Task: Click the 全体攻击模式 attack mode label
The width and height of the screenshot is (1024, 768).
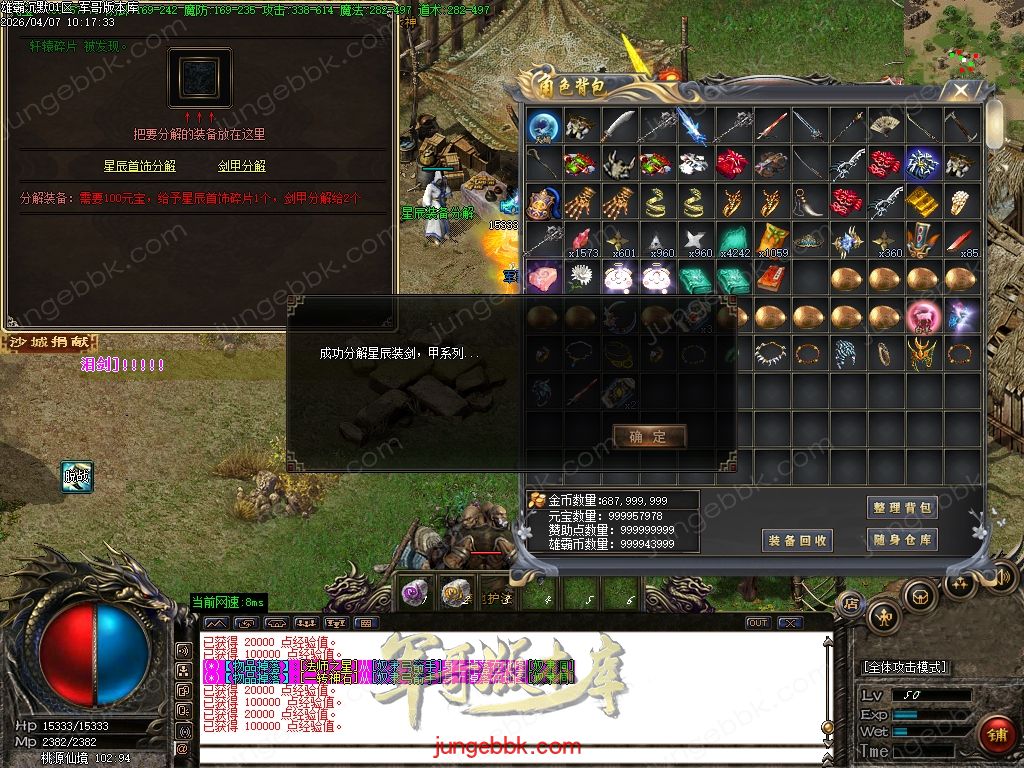Action: point(905,667)
